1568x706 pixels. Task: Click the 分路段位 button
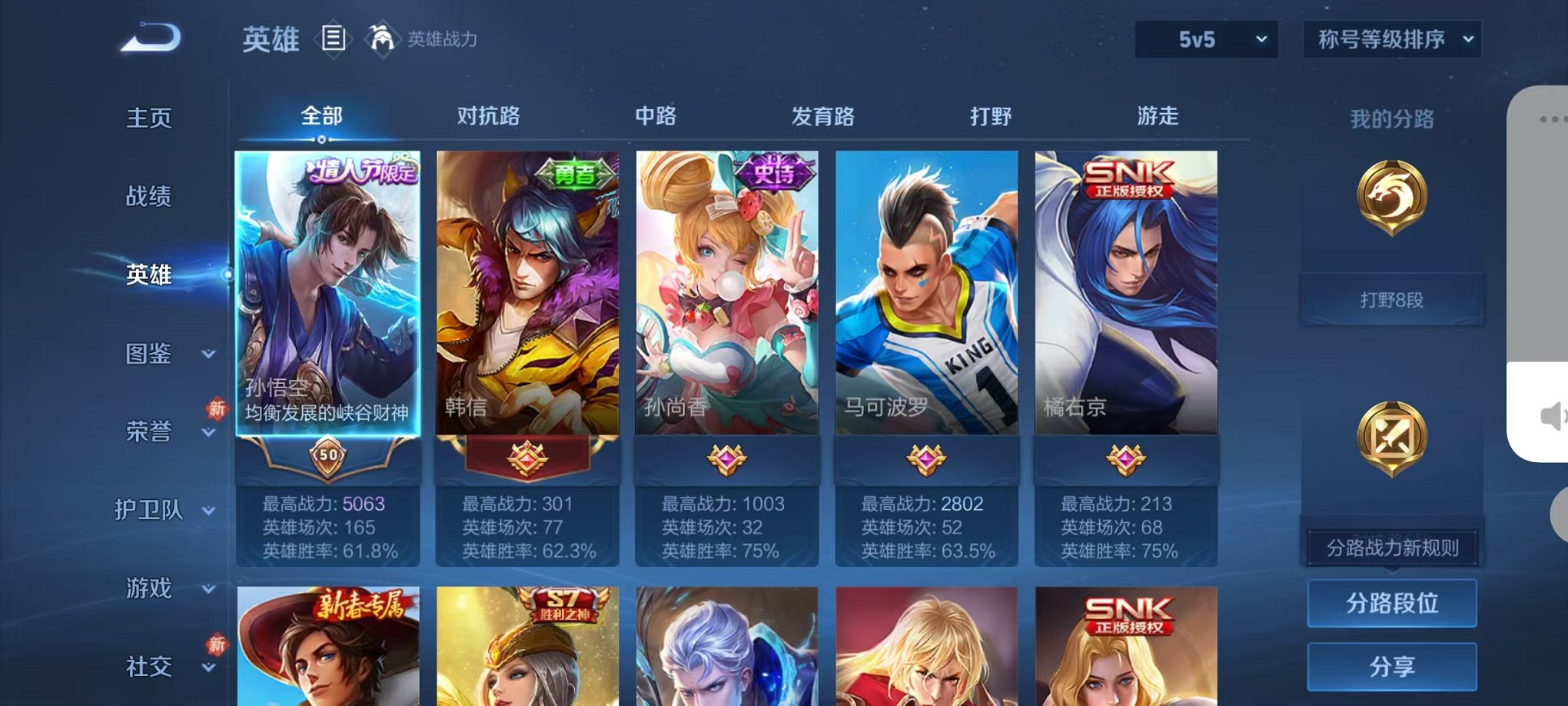[x=1392, y=604]
